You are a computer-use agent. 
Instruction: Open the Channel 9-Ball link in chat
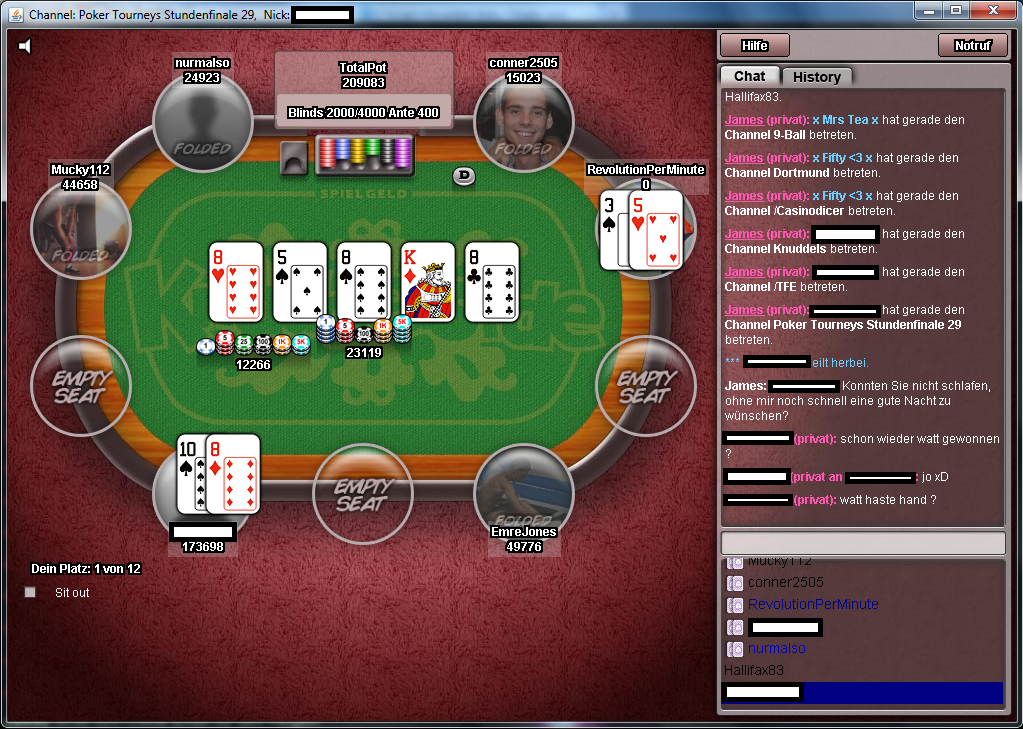coord(768,135)
